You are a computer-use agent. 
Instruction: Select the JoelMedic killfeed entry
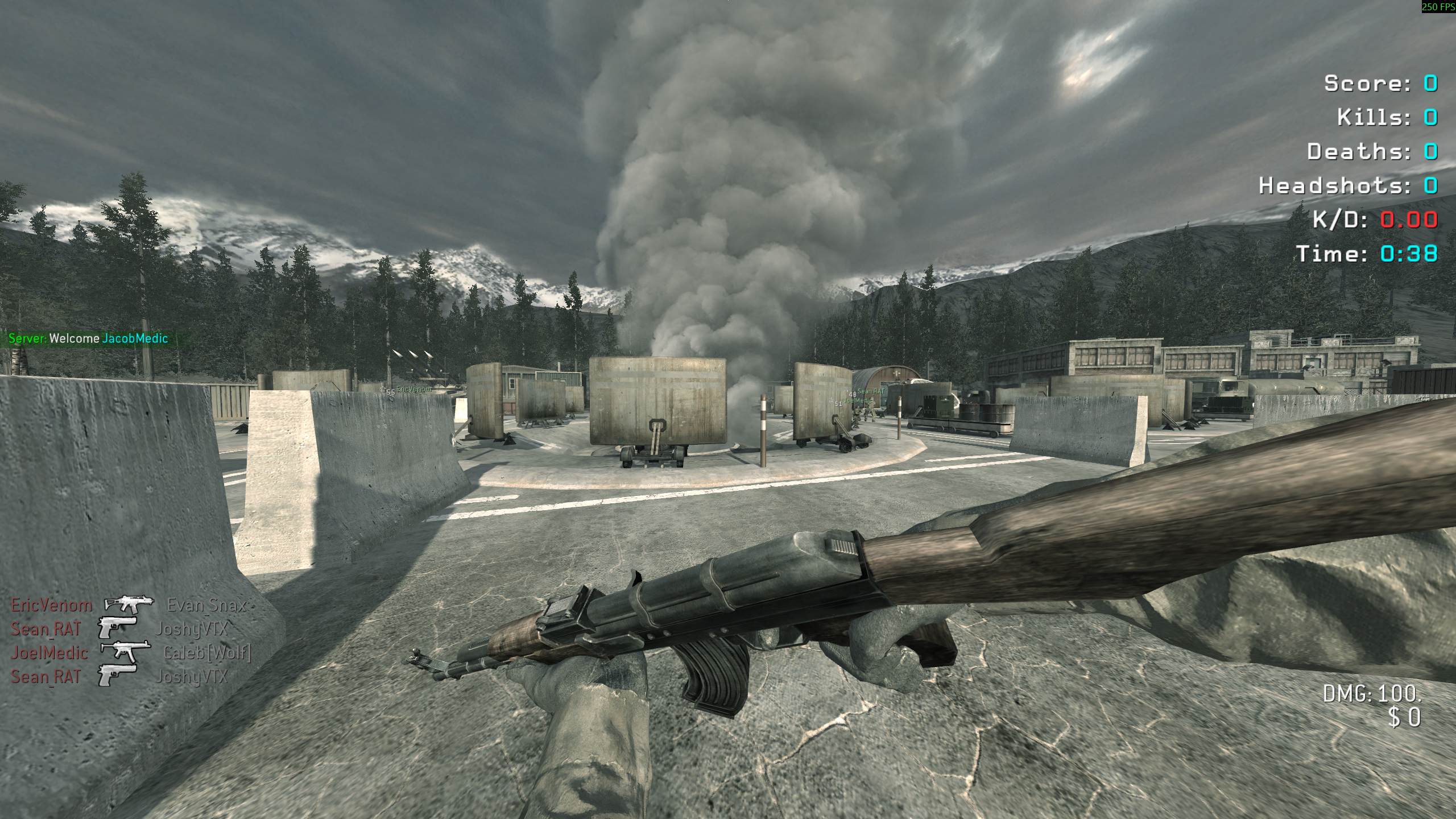(x=130, y=653)
